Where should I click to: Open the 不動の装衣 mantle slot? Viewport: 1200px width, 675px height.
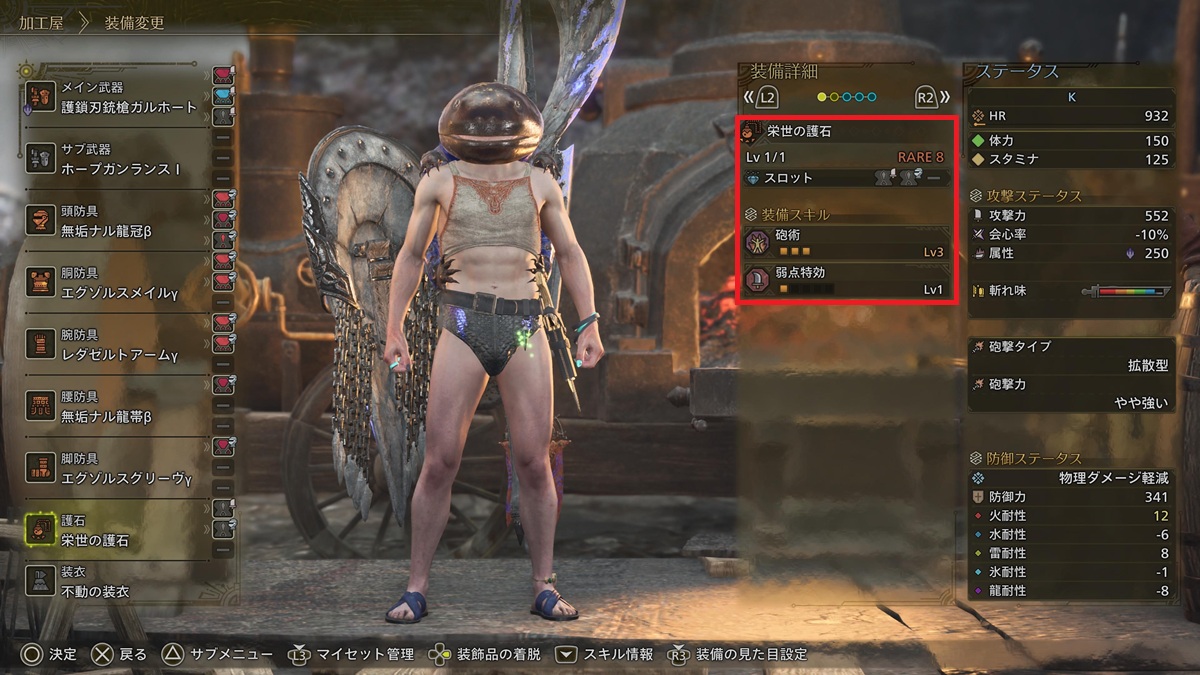(115, 582)
